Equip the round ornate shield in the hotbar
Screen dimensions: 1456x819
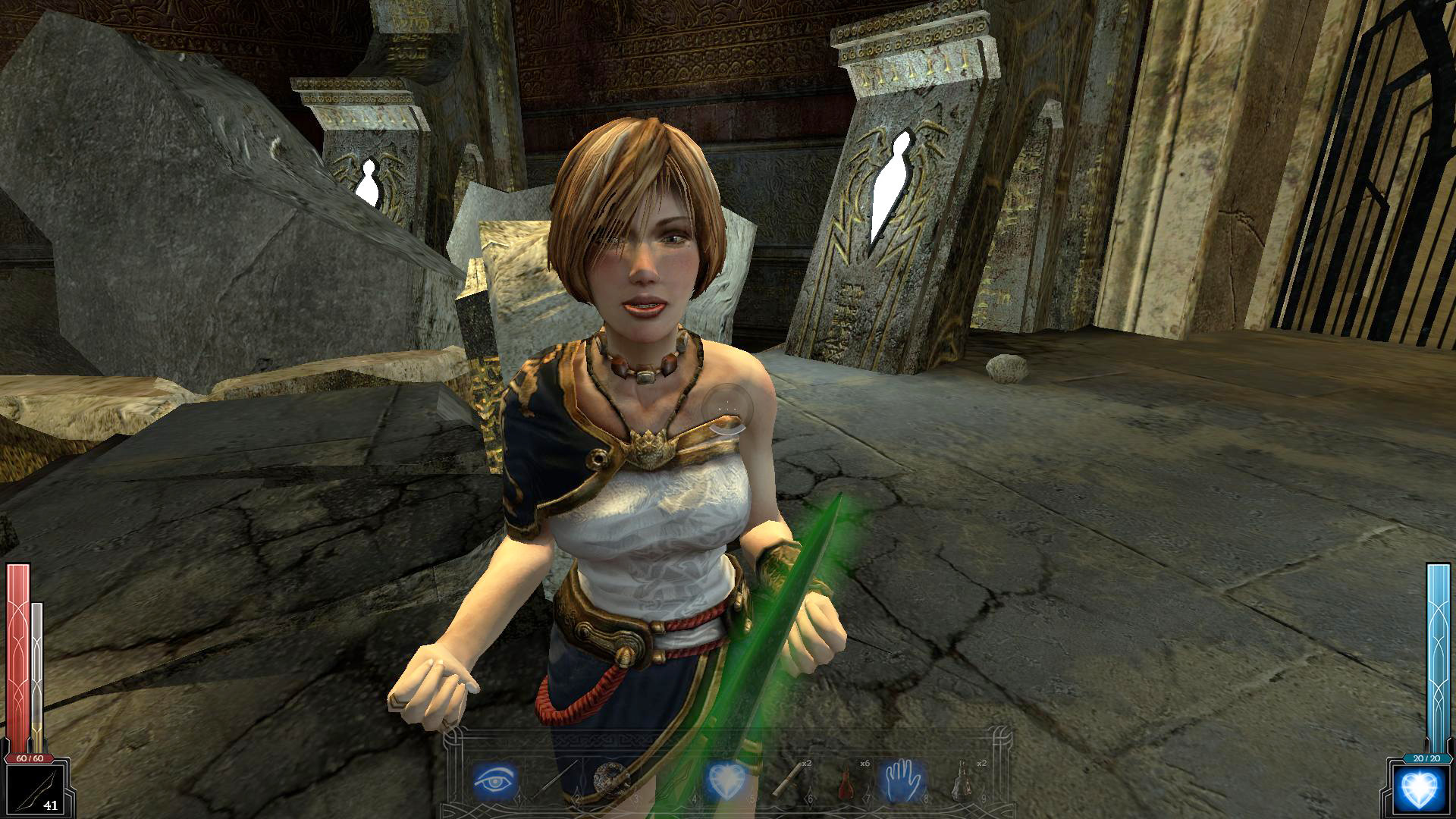610,780
